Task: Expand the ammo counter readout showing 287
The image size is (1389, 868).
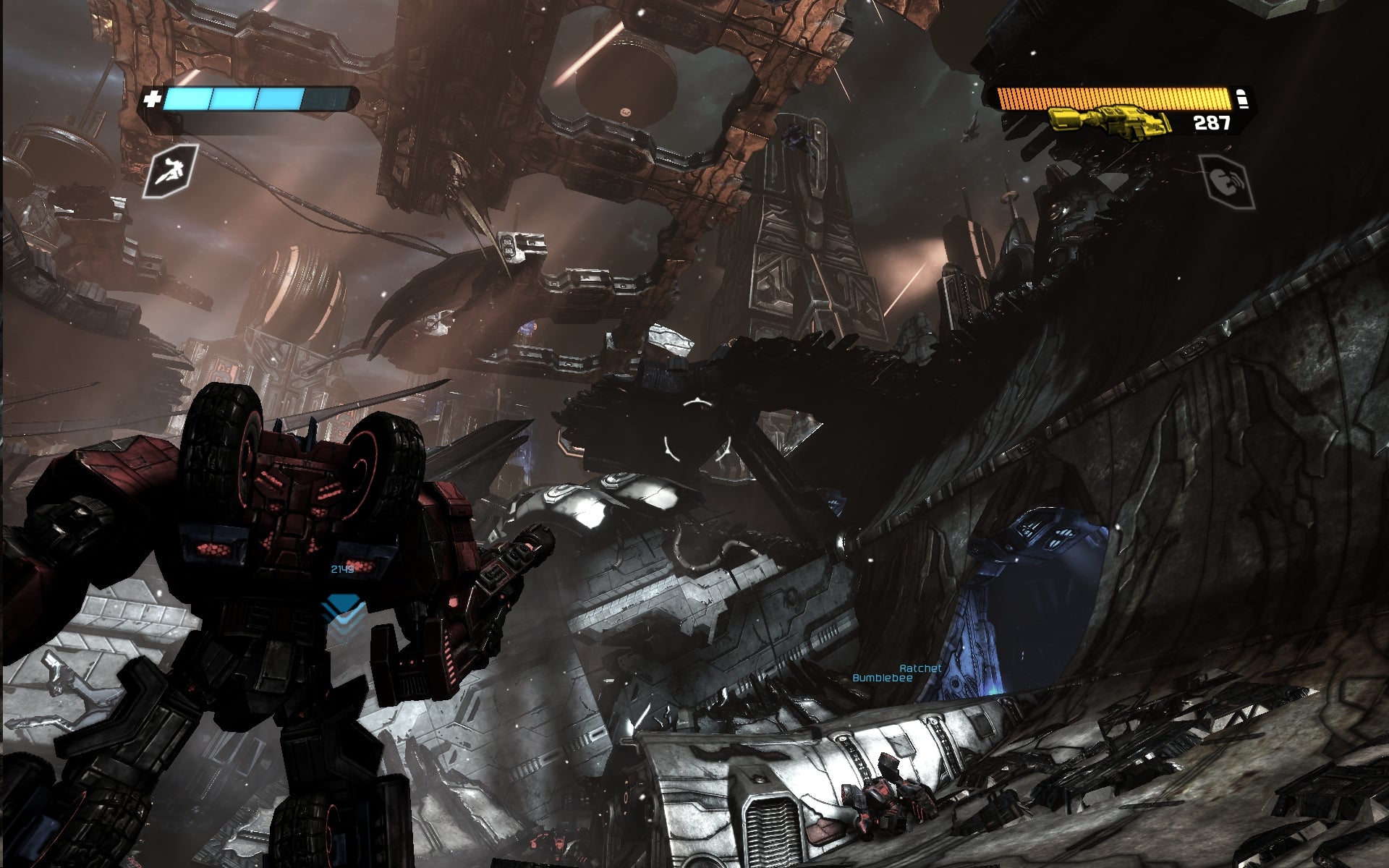Action: coord(1212,124)
